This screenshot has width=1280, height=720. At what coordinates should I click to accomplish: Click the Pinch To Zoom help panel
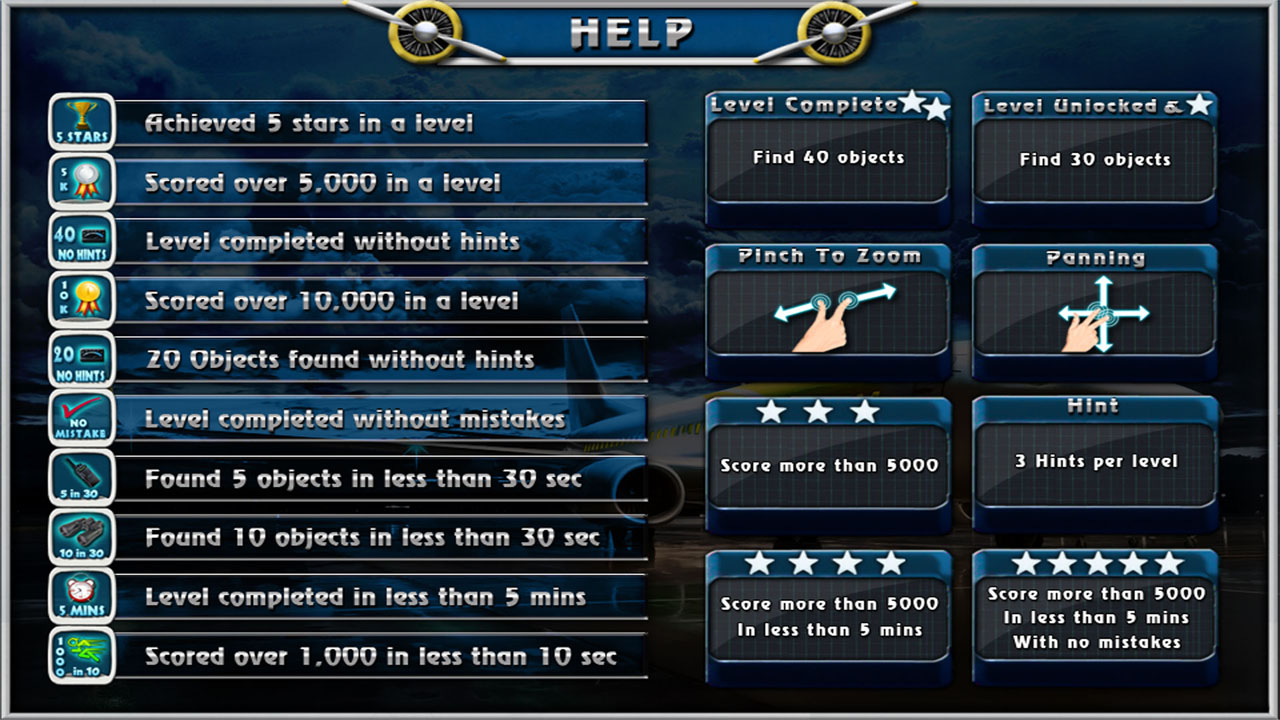coord(828,312)
